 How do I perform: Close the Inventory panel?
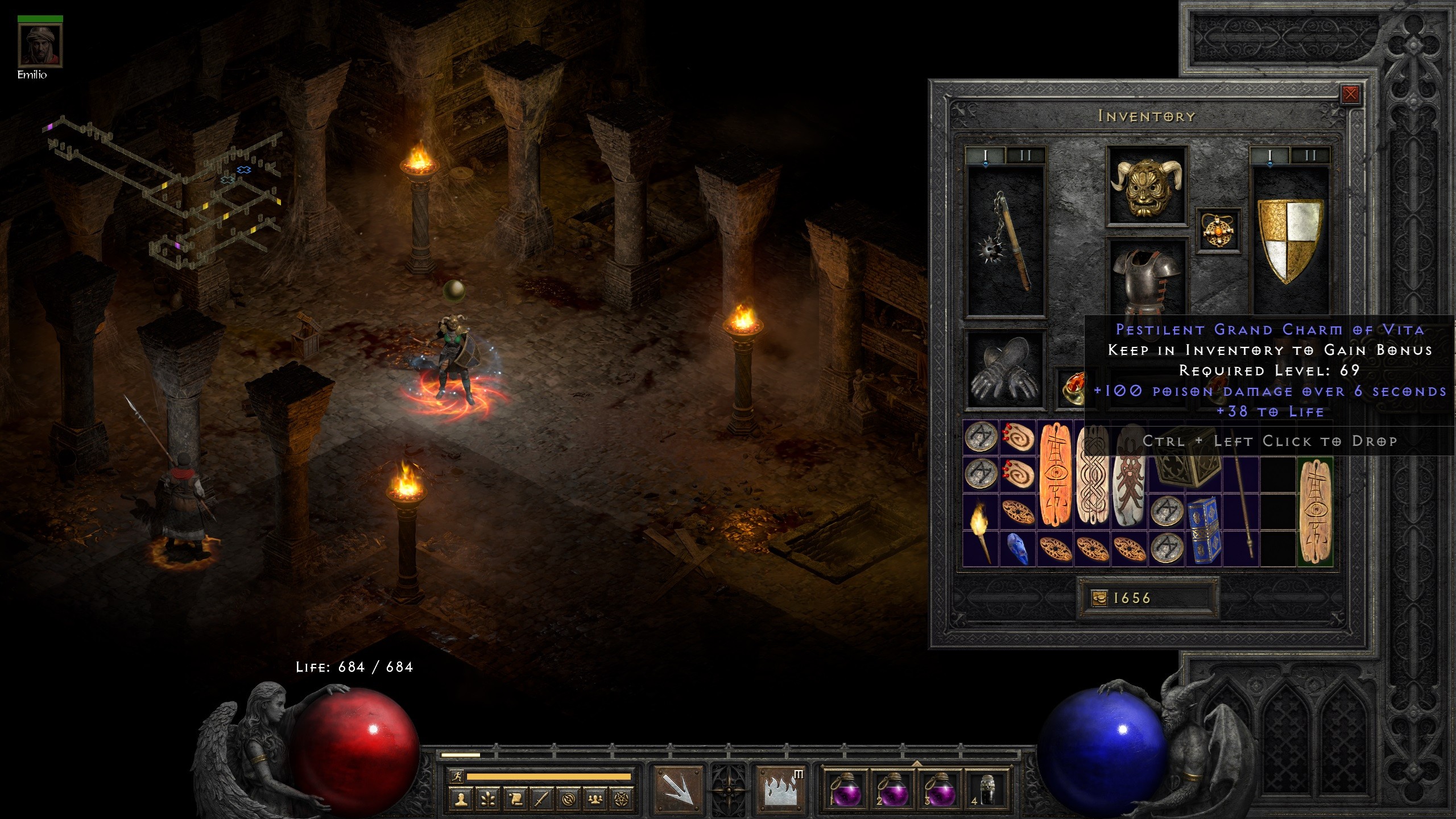tap(1350, 94)
